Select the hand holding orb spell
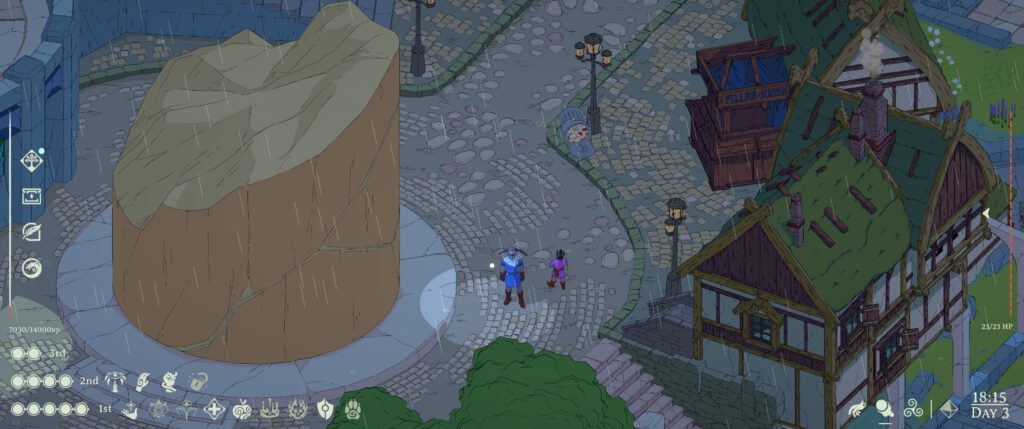 point(143,381)
